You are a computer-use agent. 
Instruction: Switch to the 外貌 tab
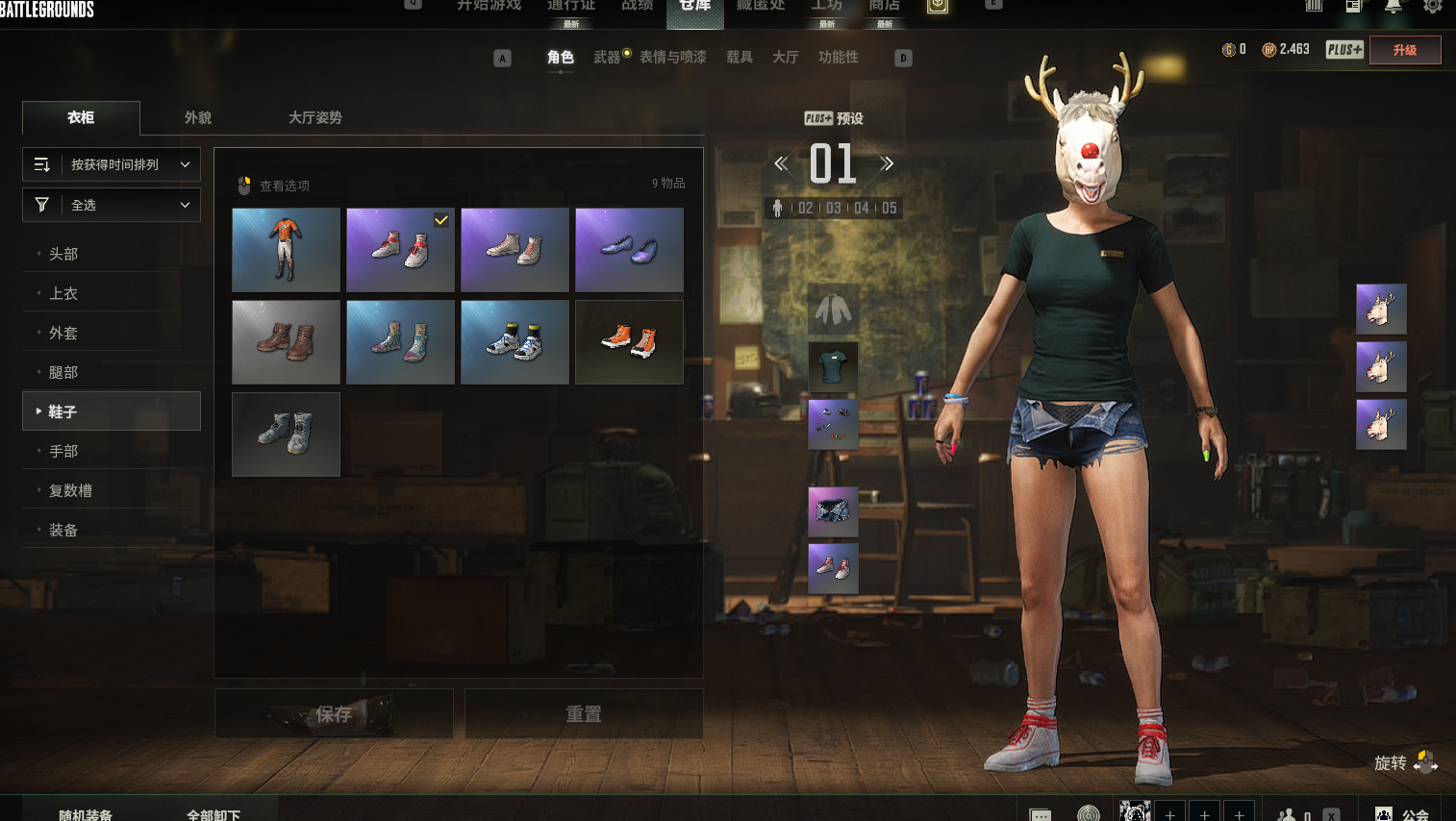[198, 117]
